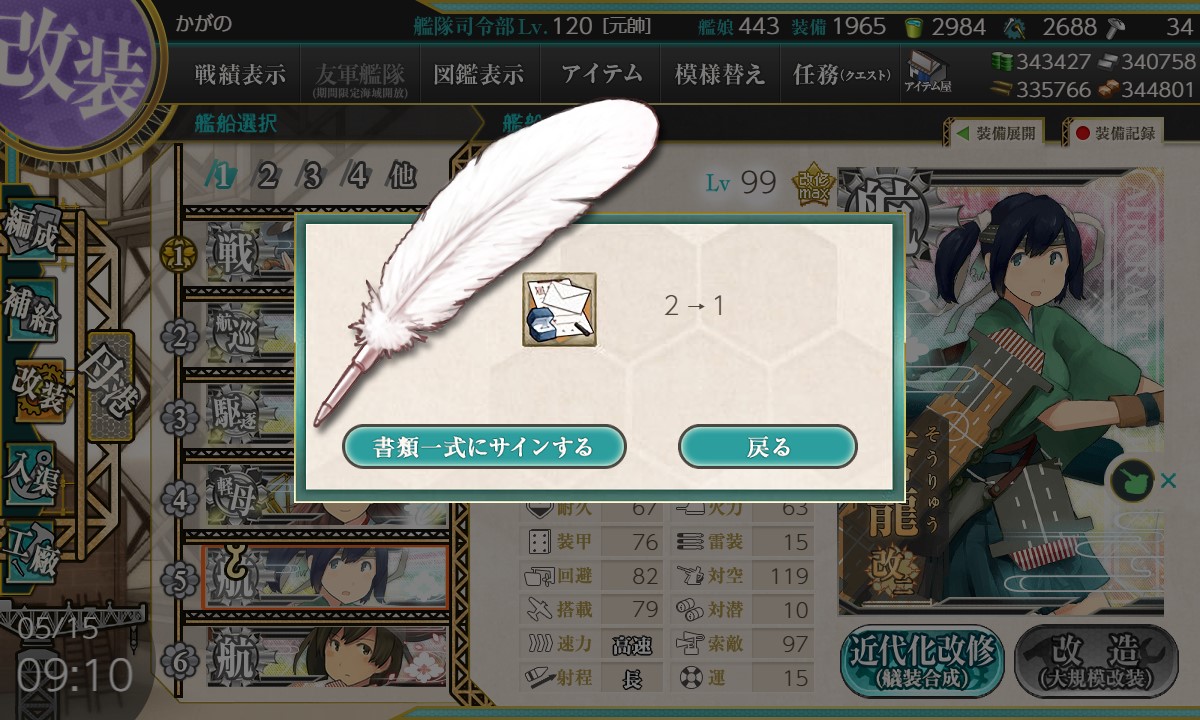Go back with the 戻る button
The image size is (1200, 720).
coord(767,446)
